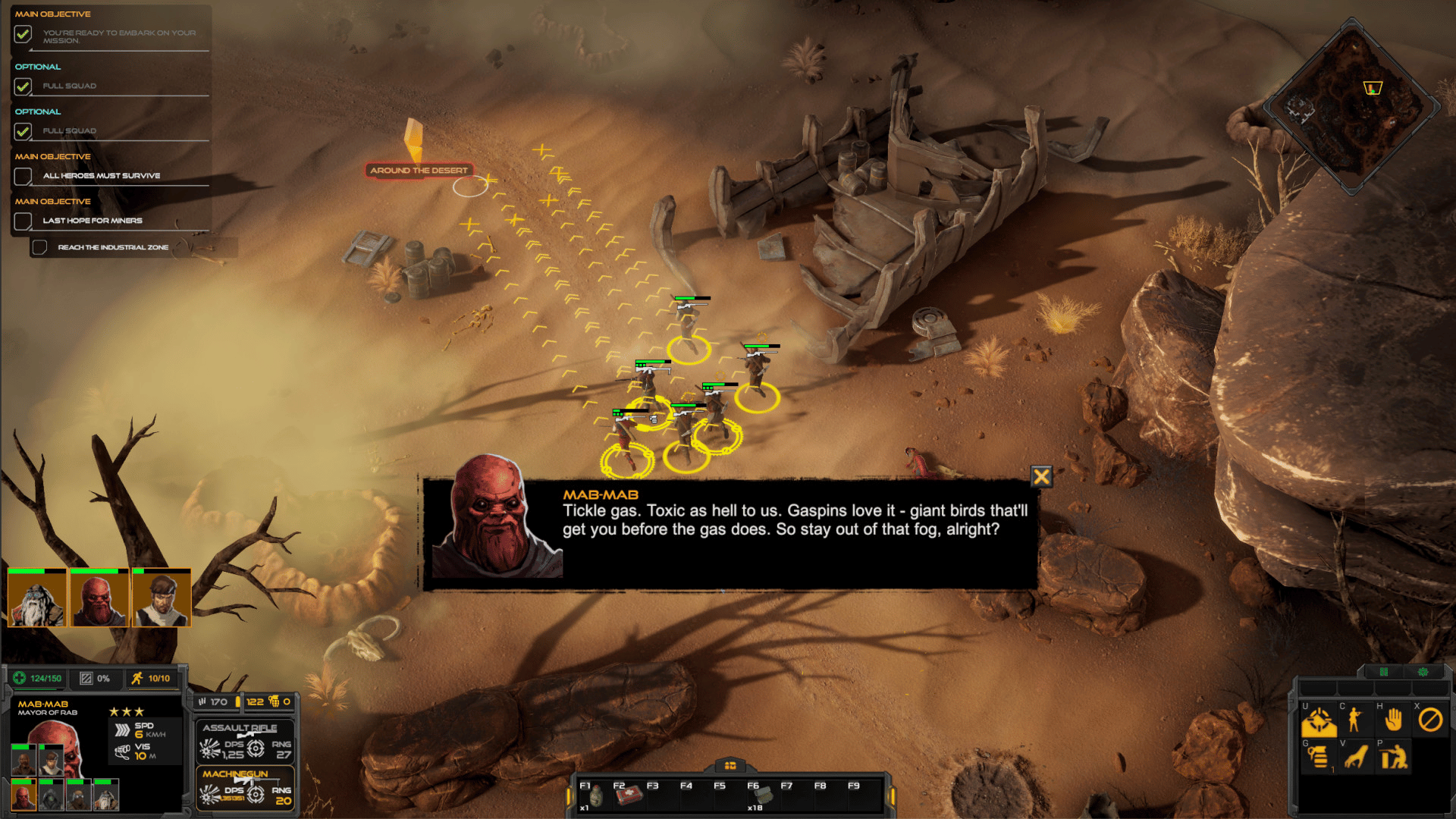Pause the game with the green pause button
Screen dimensions: 1456x819
1383,672
